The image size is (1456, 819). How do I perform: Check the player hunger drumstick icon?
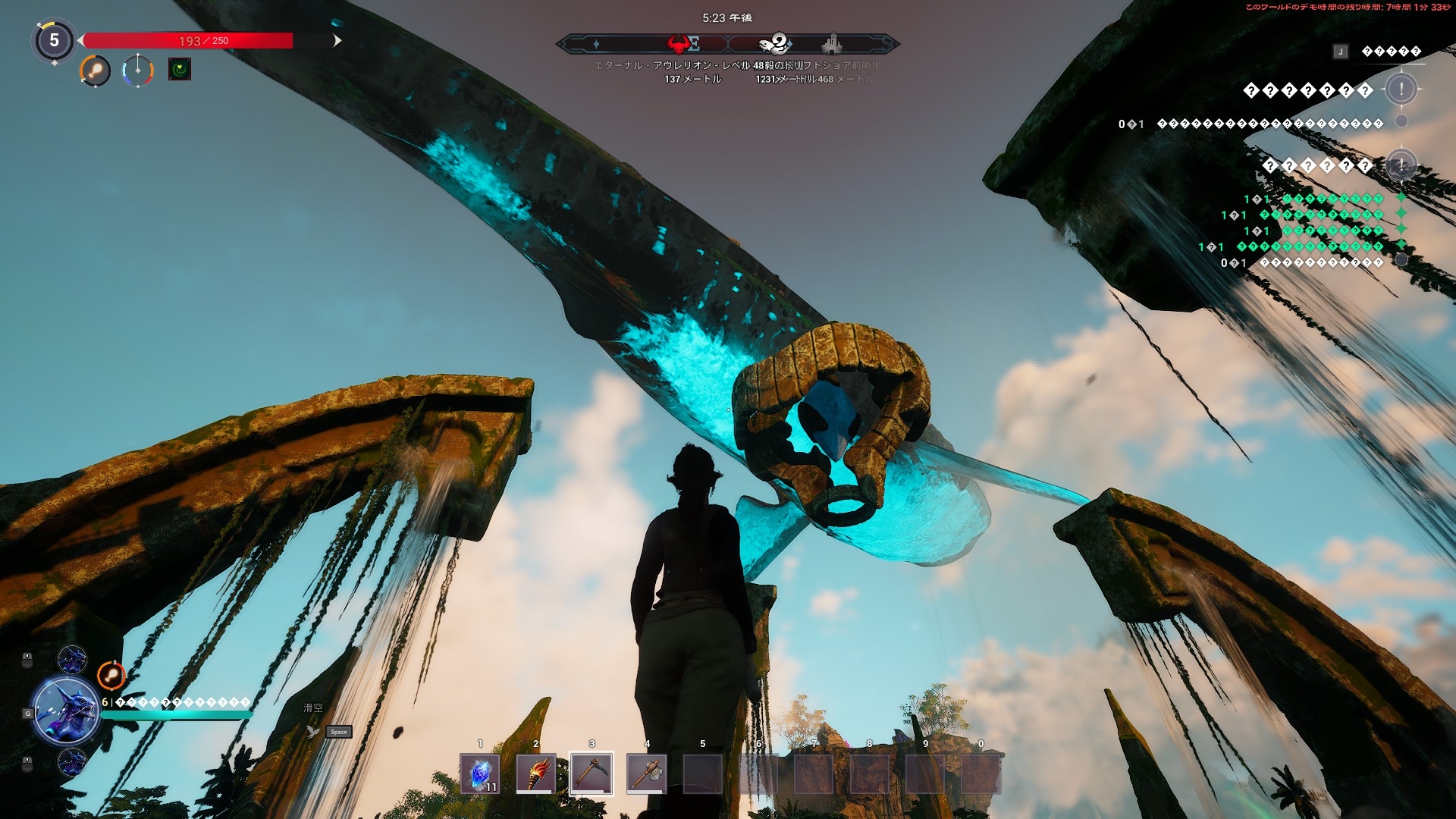tap(96, 71)
